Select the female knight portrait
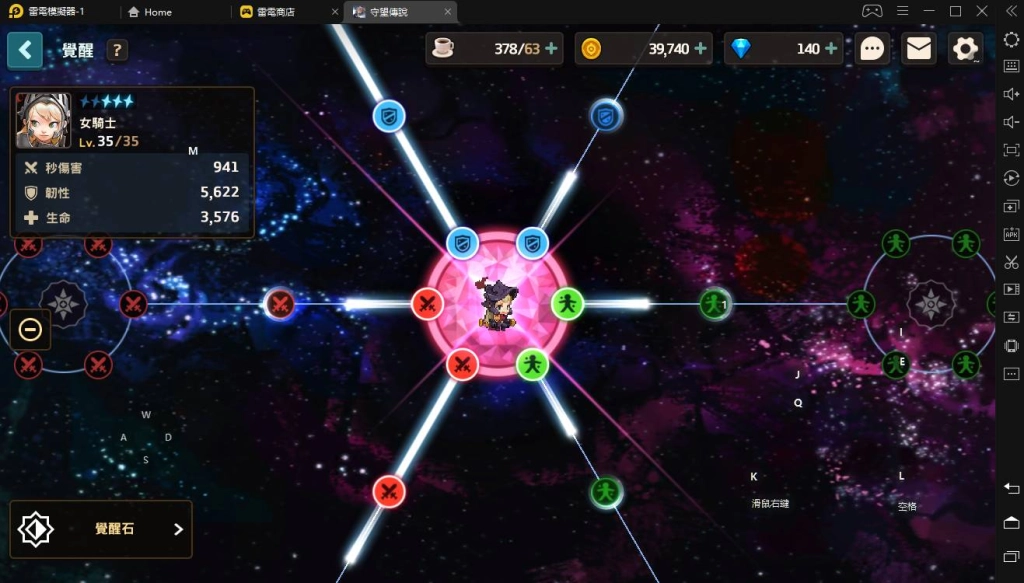Screen dimensions: 1024x583 point(43,121)
